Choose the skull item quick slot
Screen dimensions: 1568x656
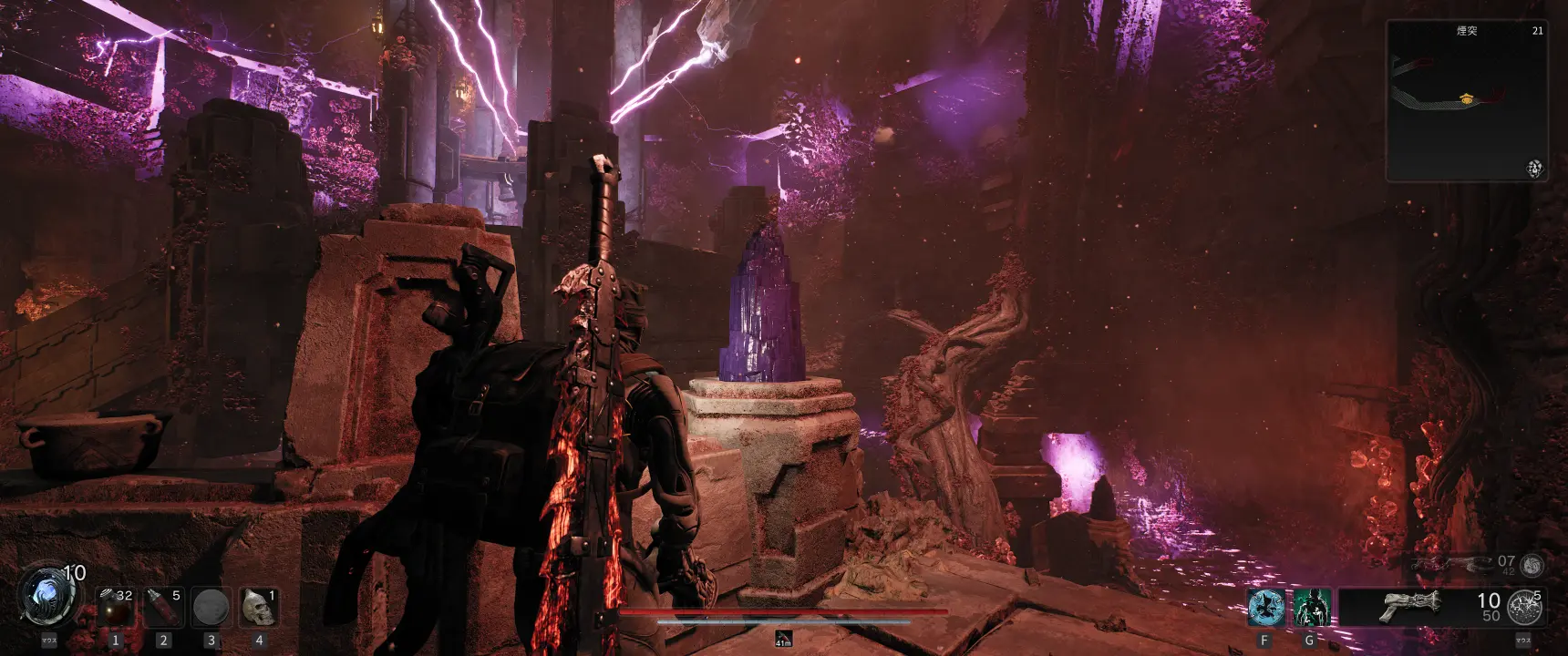pos(258,608)
